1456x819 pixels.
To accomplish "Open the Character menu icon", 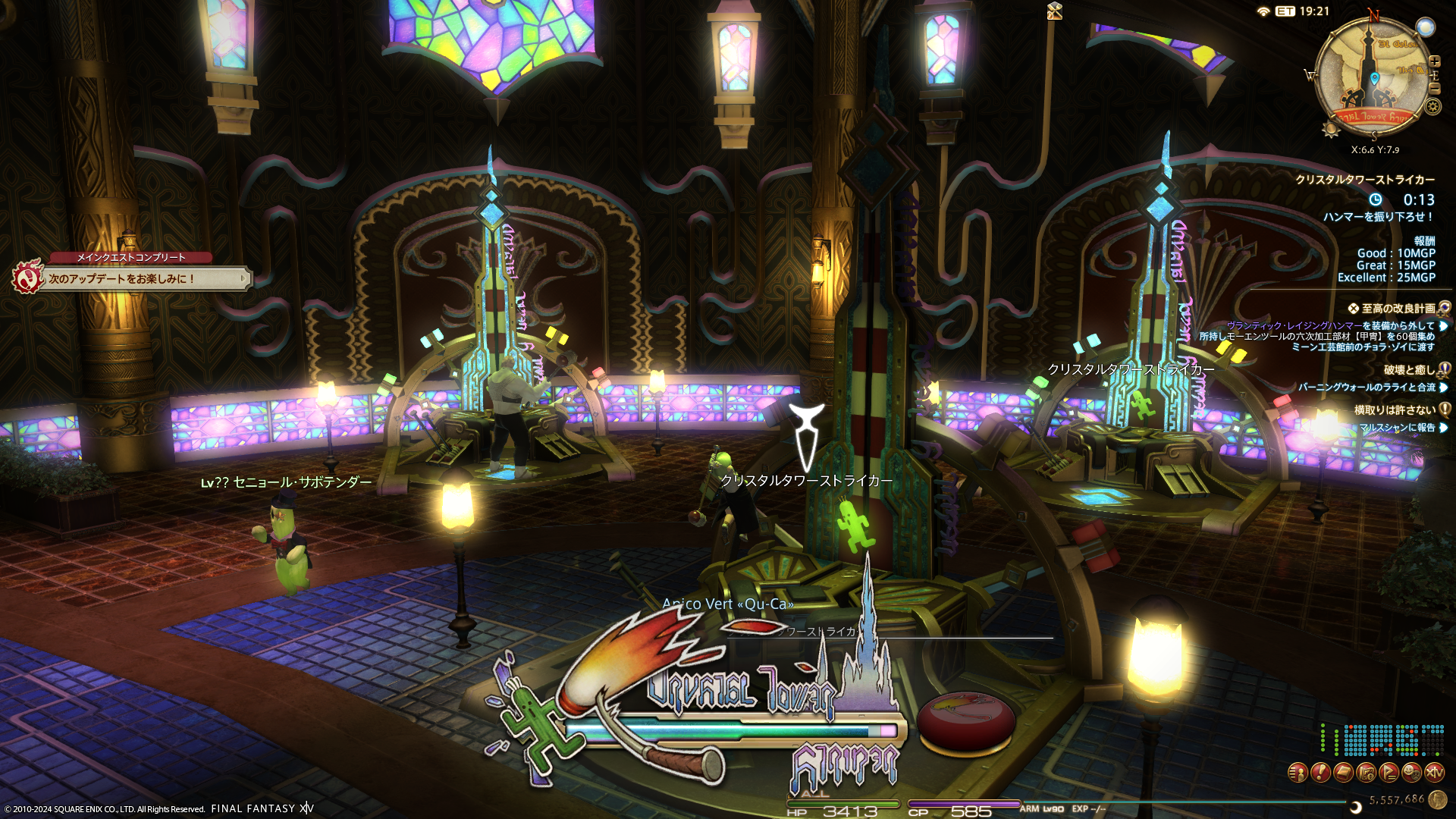I will 1298,773.
